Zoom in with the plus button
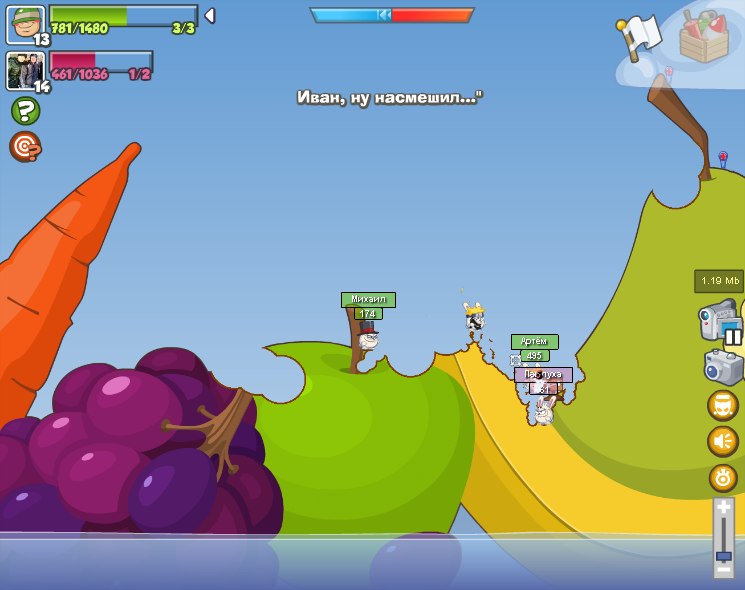 tap(724, 508)
